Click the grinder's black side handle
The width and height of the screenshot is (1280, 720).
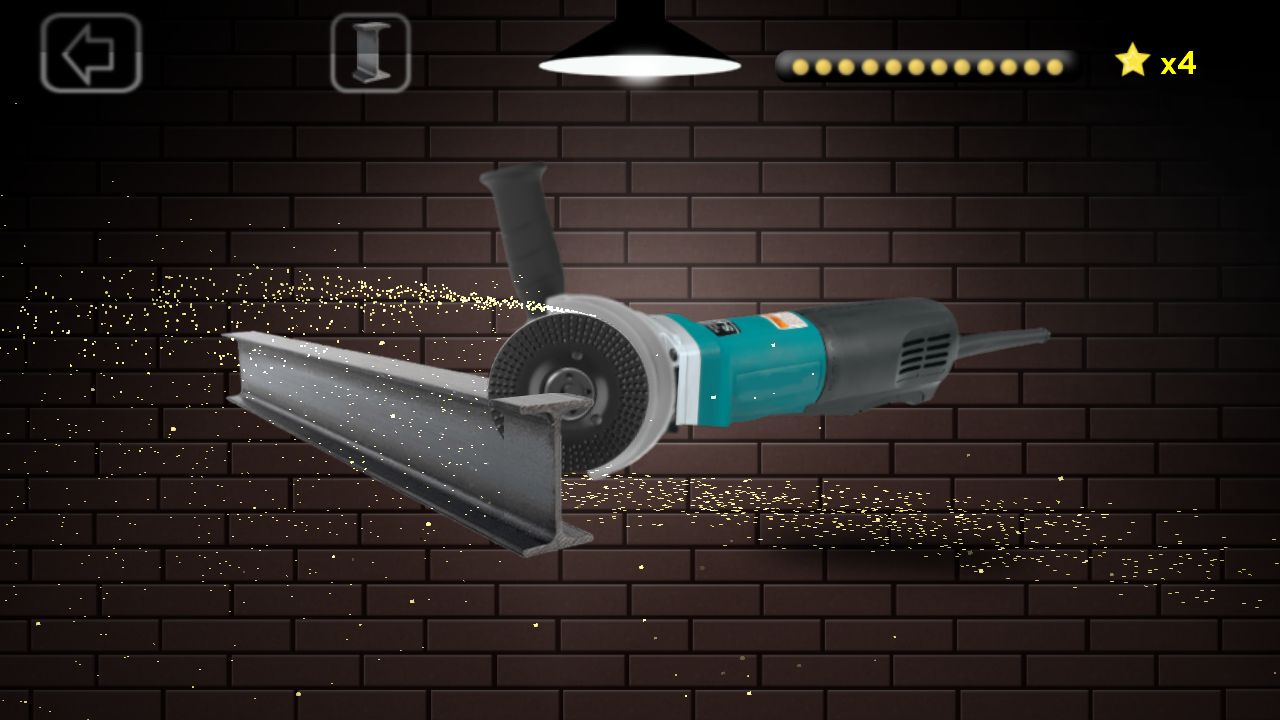click(x=520, y=230)
